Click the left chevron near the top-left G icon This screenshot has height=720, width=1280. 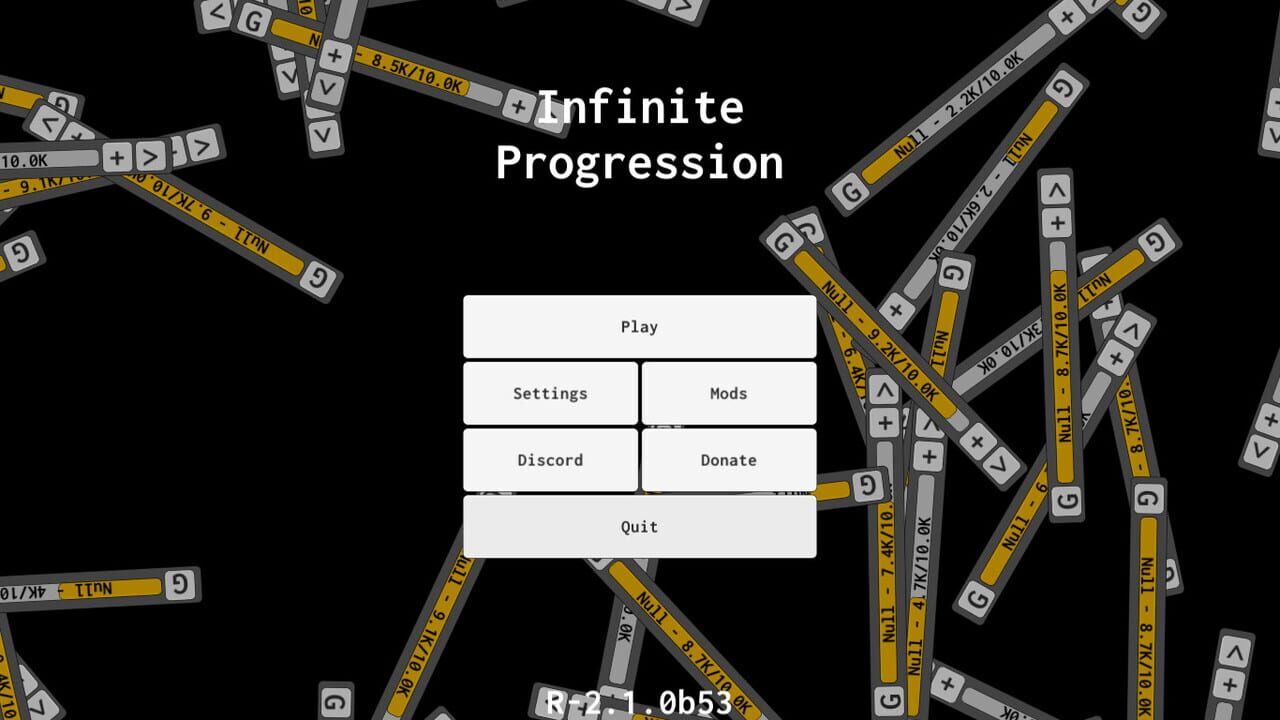214,13
